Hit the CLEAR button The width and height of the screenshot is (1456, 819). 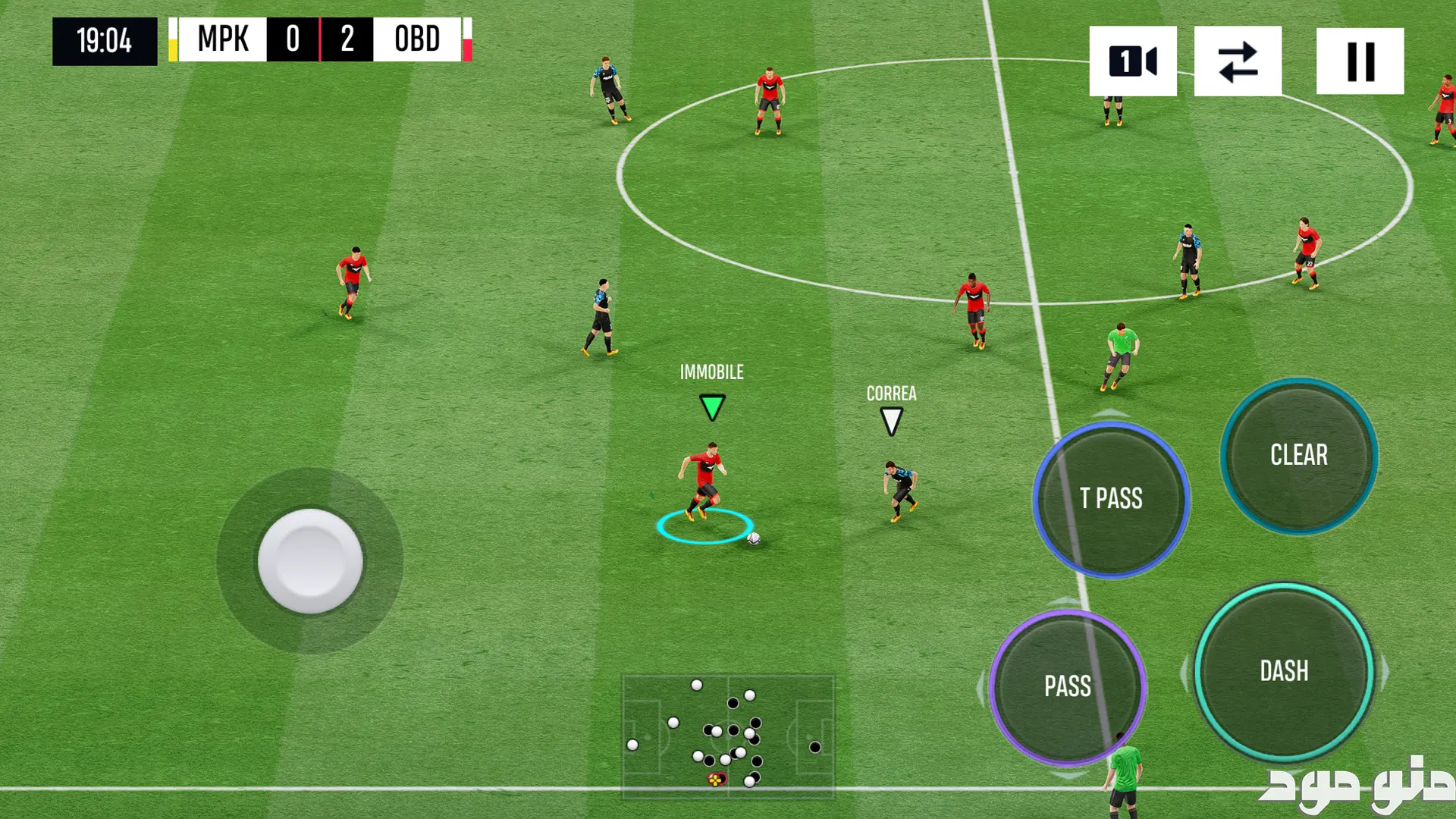tap(1299, 456)
